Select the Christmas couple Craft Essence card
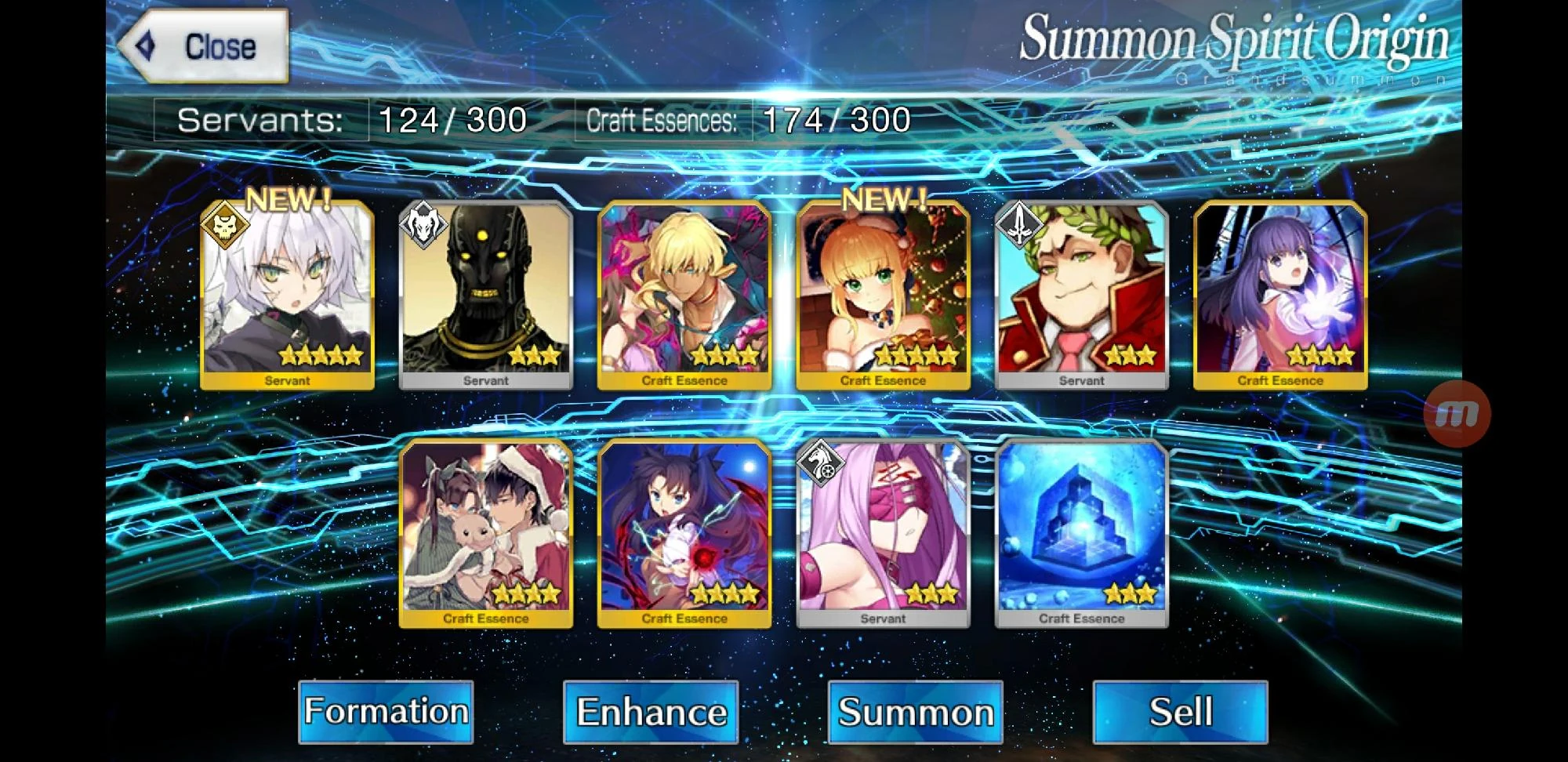 486,533
